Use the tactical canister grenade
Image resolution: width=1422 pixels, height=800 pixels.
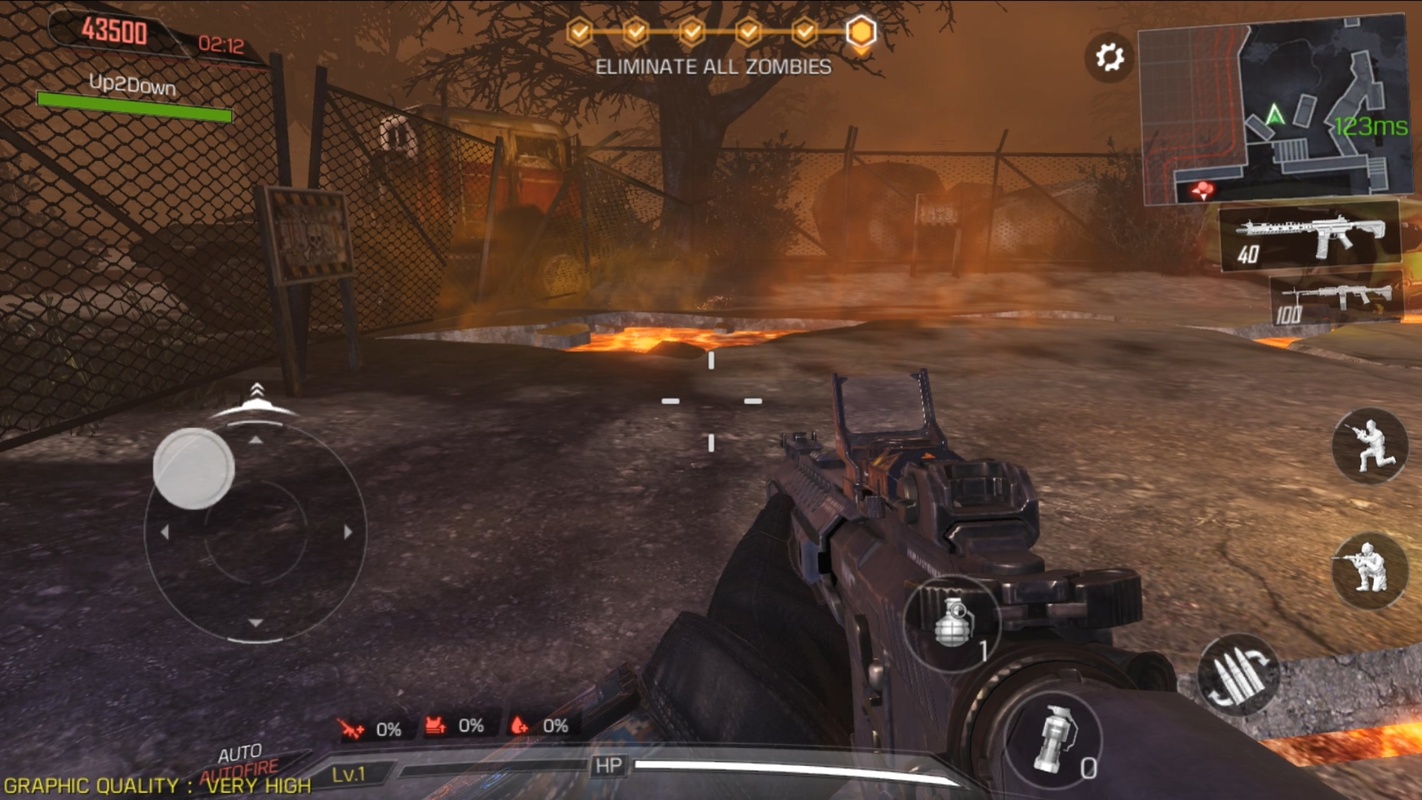pyautogui.click(x=1053, y=741)
